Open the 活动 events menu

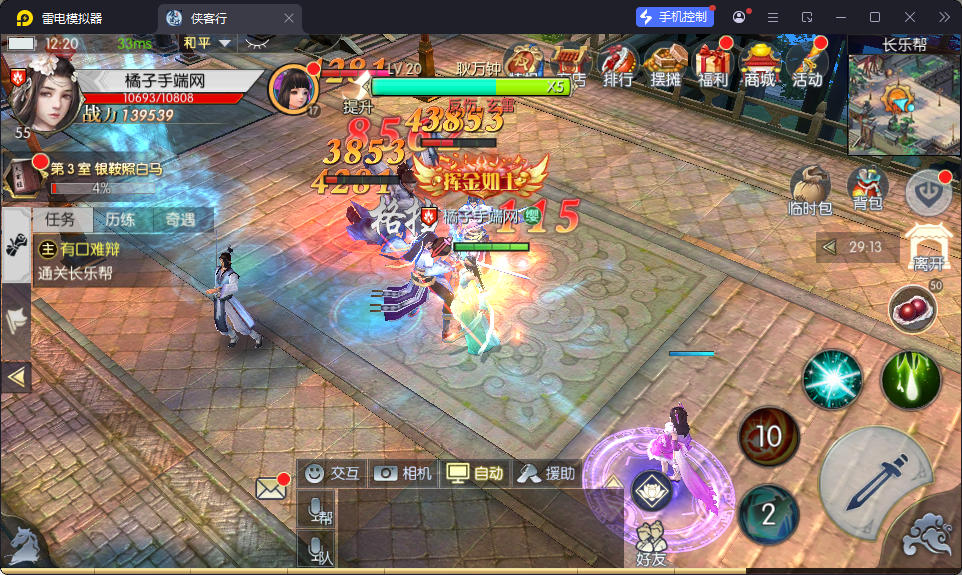tap(807, 65)
